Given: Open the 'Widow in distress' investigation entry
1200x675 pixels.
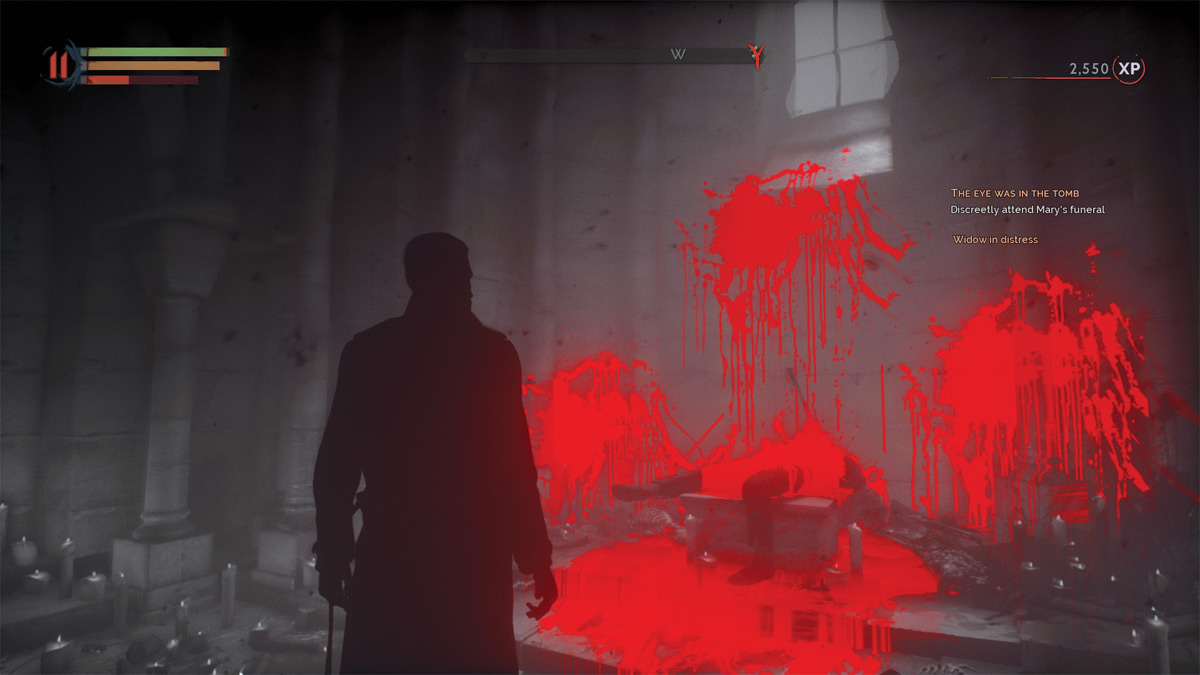Looking at the screenshot, I should click(995, 240).
